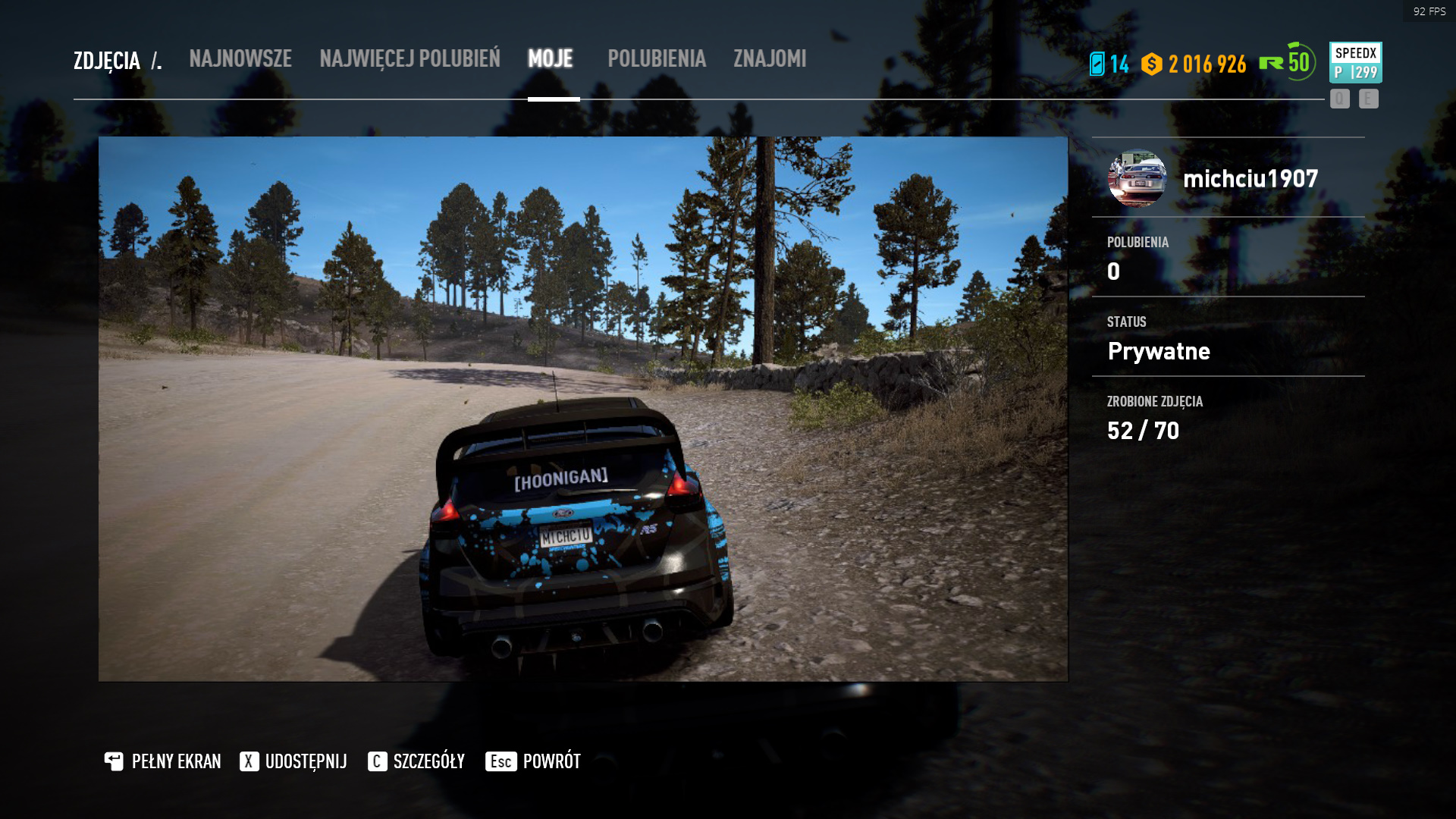Select the X share key icon
Viewport: 1456px width, 819px height.
tap(248, 761)
